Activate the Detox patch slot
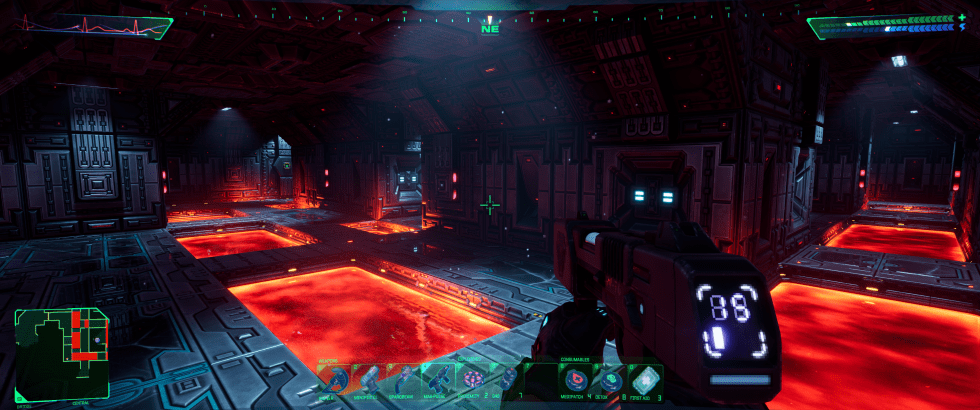Image resolution: width=980 pixels, height=410 pixels. [x=609, y=380]
